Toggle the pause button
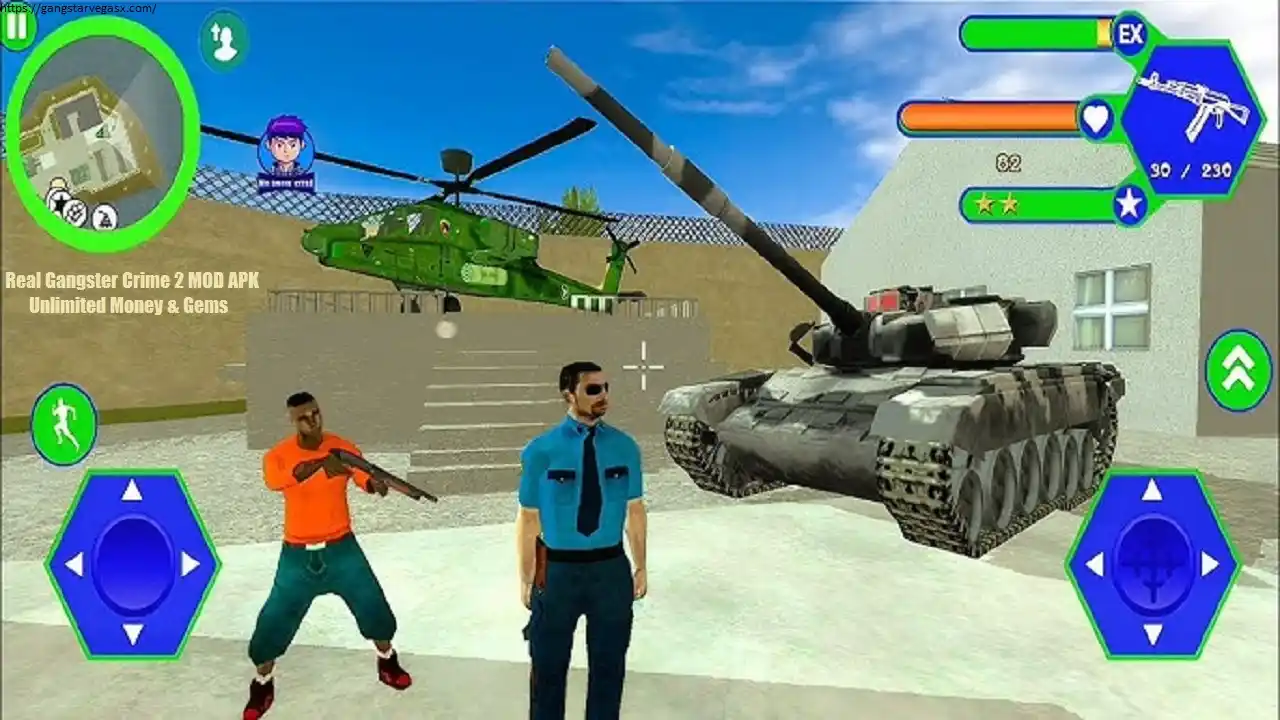1280x720 pixels. coord(17,28)
